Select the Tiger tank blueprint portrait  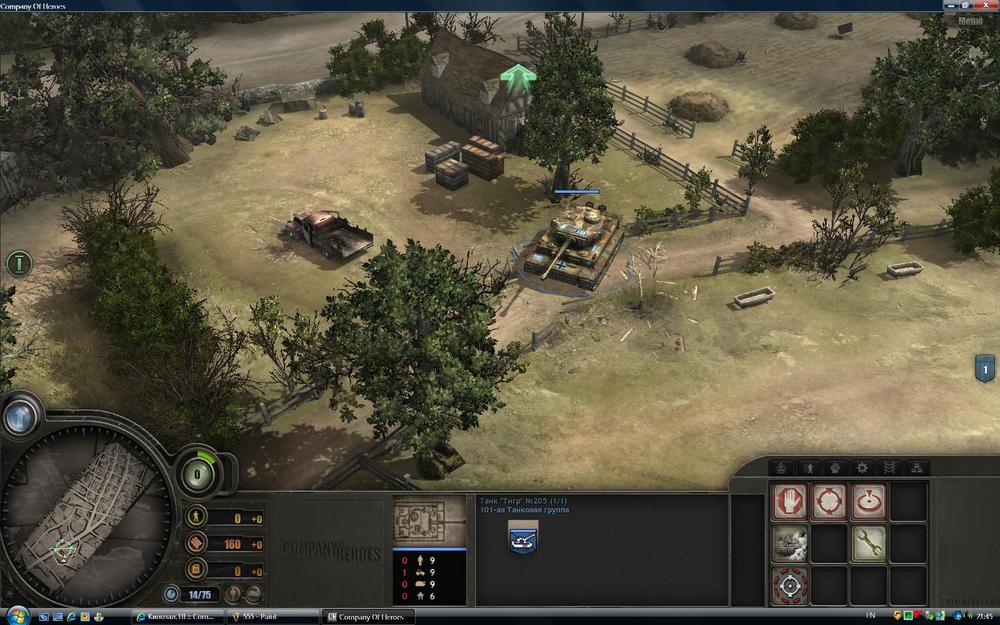429,520
